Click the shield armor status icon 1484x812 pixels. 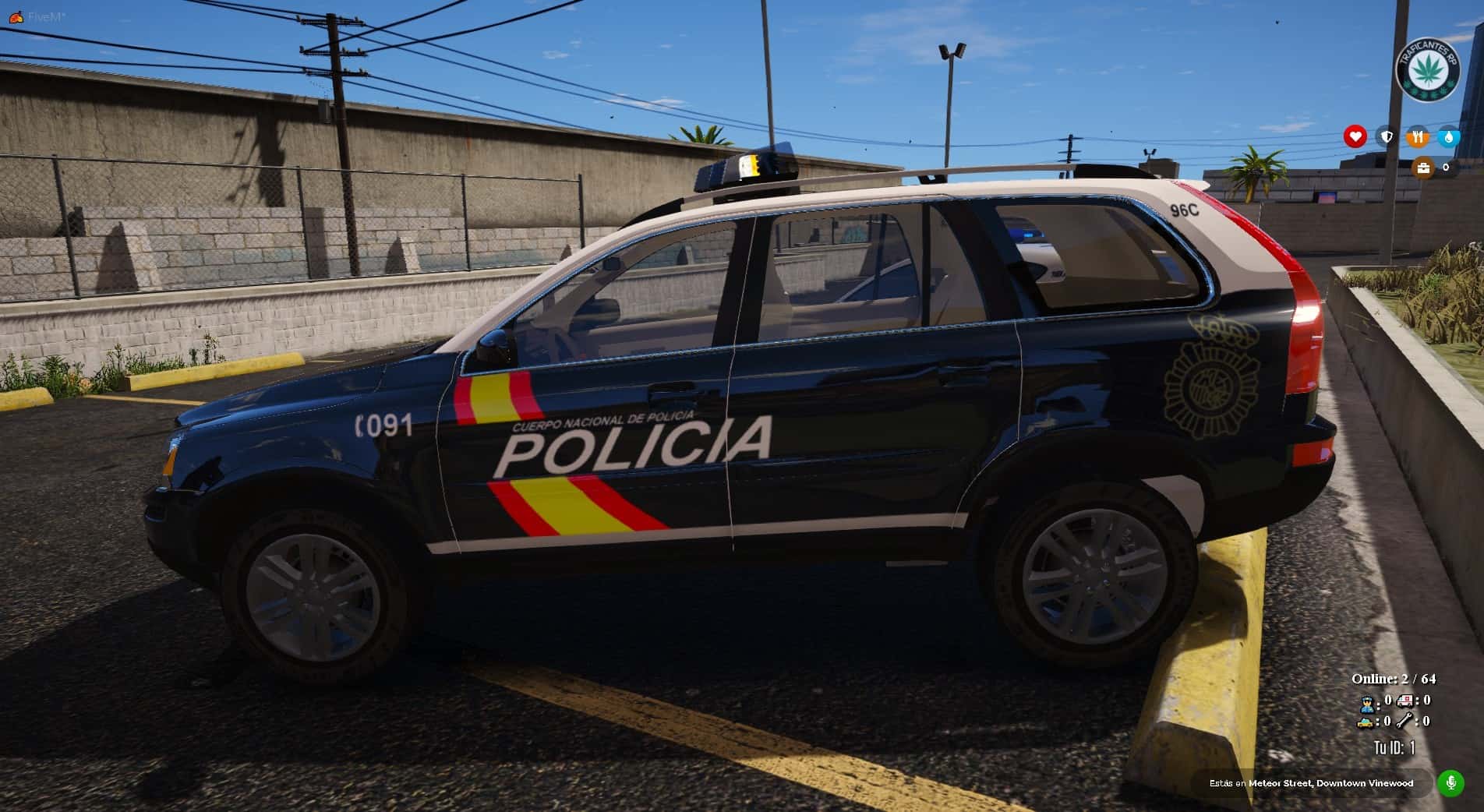coord(1387,137)
